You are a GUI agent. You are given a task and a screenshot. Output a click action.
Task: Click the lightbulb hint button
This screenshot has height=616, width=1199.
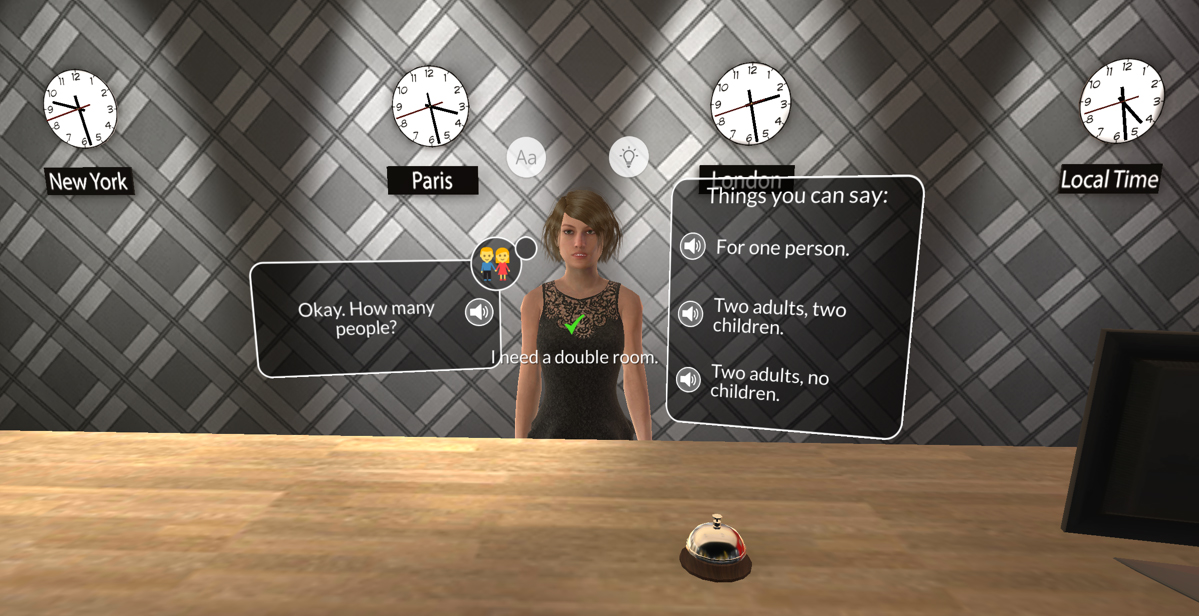pos(629,157)
